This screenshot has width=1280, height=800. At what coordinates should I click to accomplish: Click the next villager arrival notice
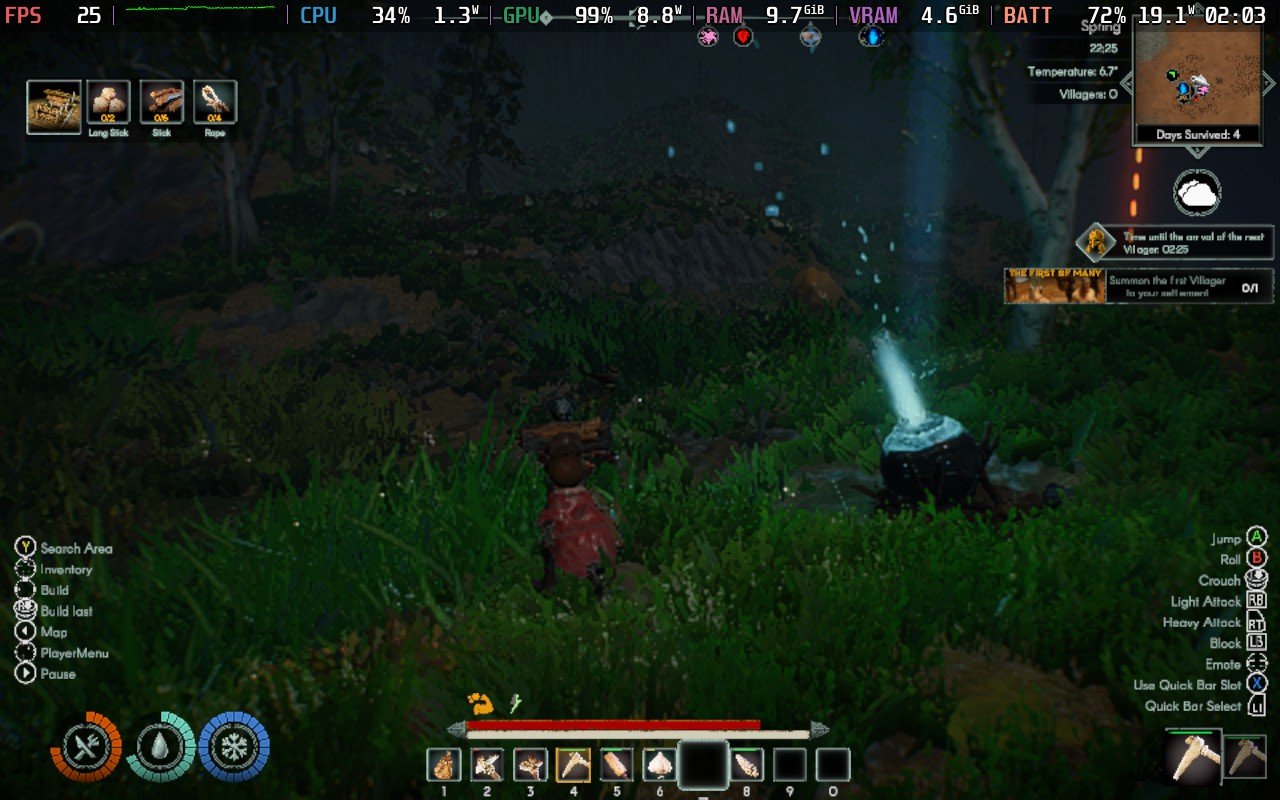(x=1176, y=242)
